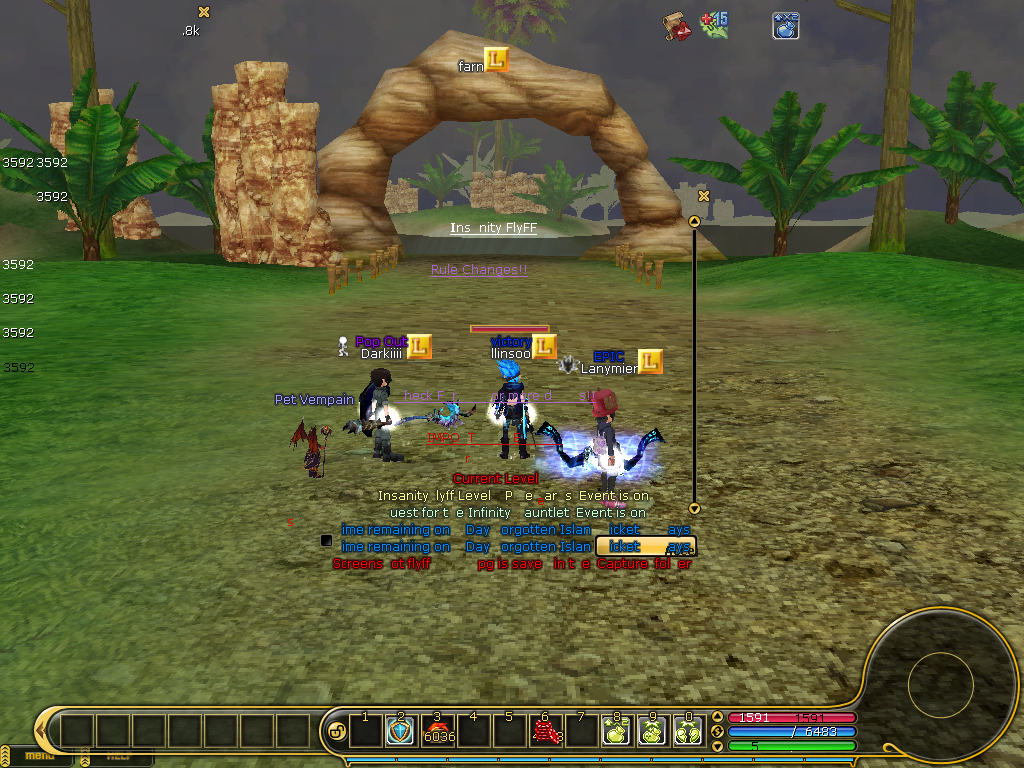Click the up arrow beside the health bar

pyautogui.click(x=717, y=717)
